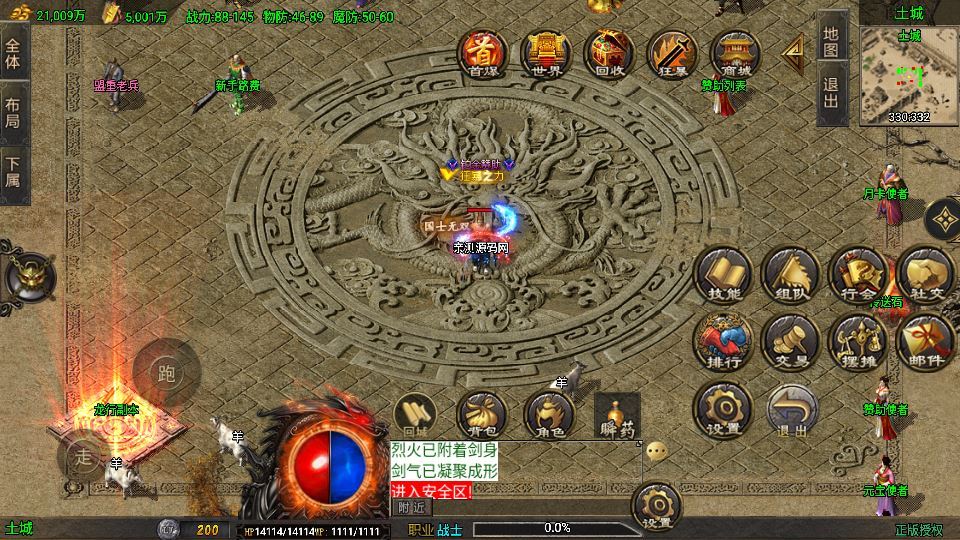Open the 行会 guild icon
This screenshot has width=960, height=540.
pos(857,275)
